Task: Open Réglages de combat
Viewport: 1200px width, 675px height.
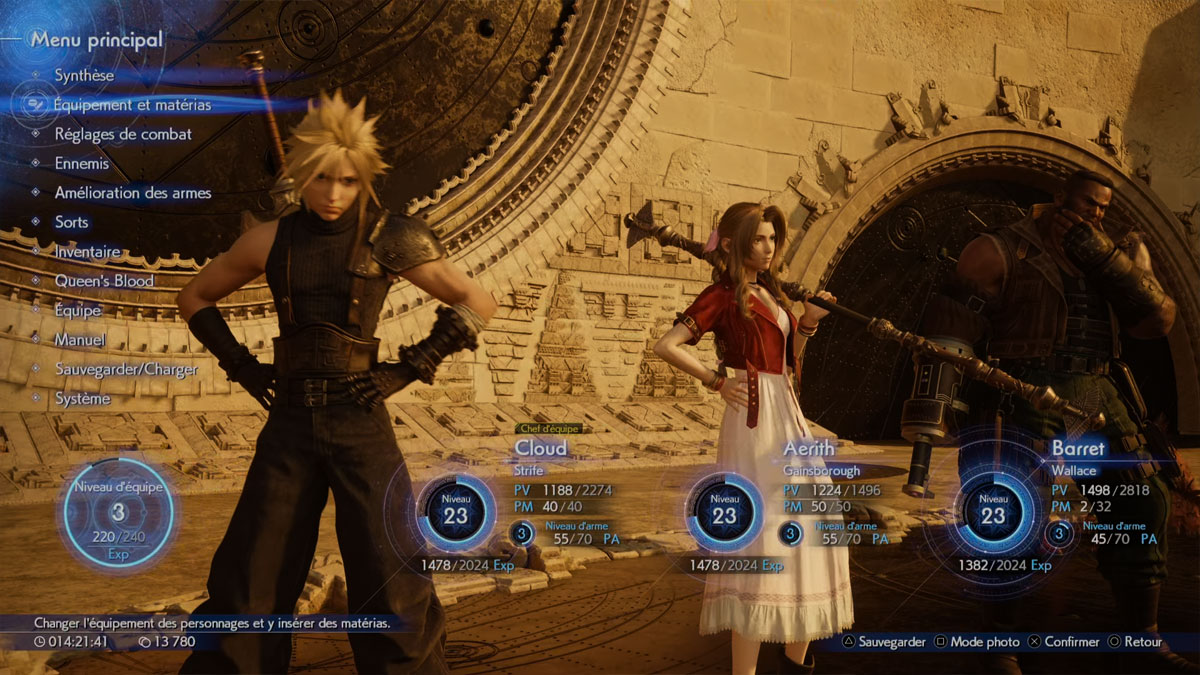Action: [x=123, y=134]
